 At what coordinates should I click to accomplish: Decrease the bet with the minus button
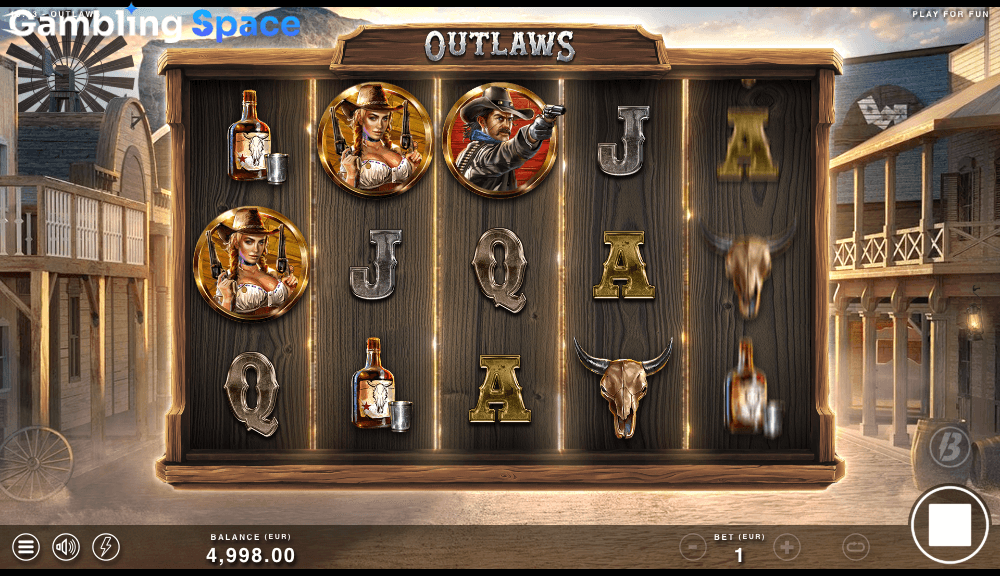click(693, 547)
